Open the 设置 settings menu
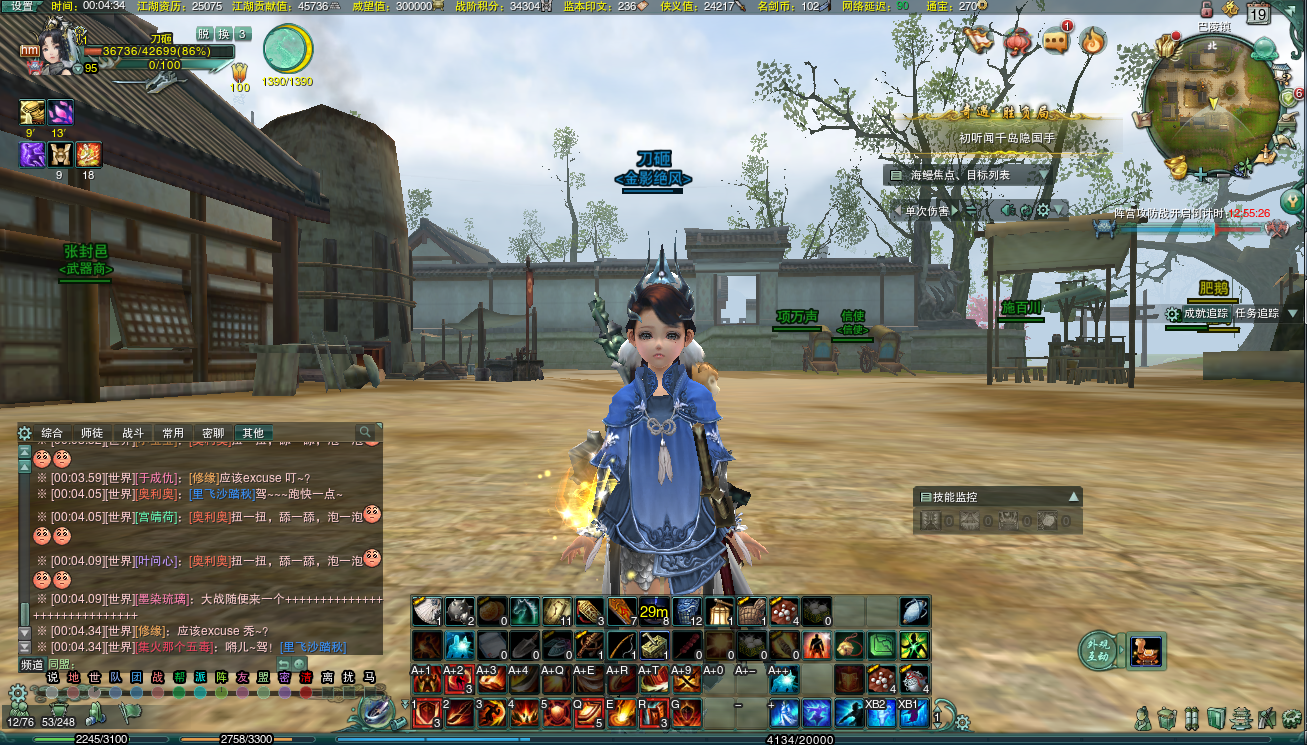Image resolution: width=1307 pixels, height=745 pixels. (x=21, y=6)
